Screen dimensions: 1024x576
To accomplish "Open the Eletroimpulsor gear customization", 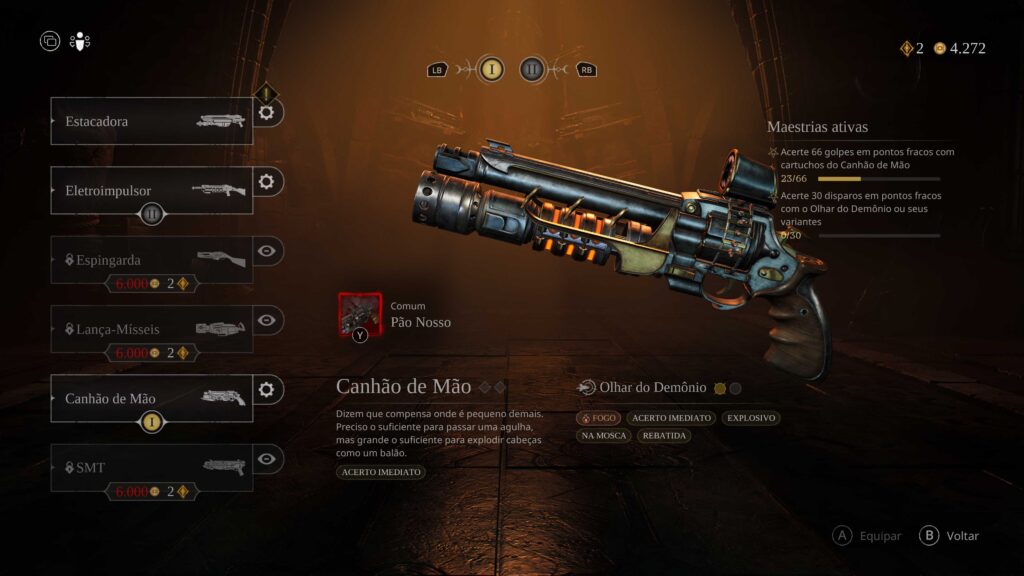I will tap(267, 182).
